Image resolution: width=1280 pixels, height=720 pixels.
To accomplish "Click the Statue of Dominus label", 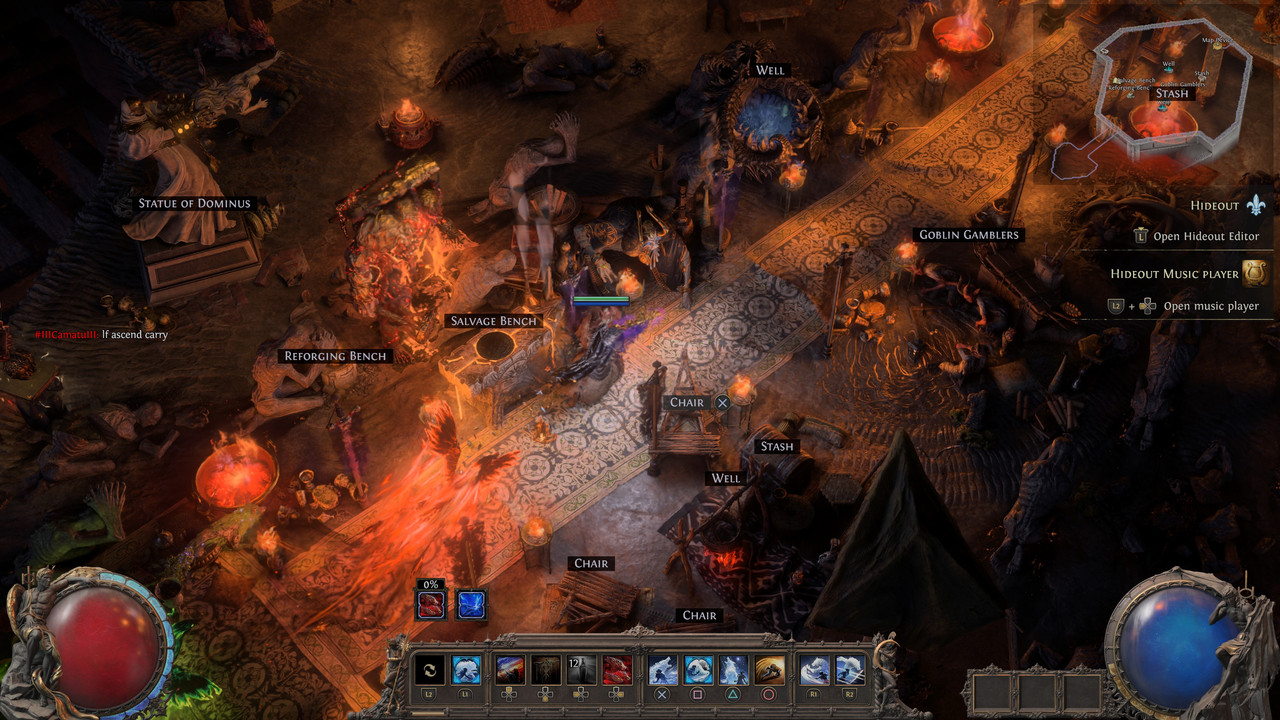I will (195, 204).
